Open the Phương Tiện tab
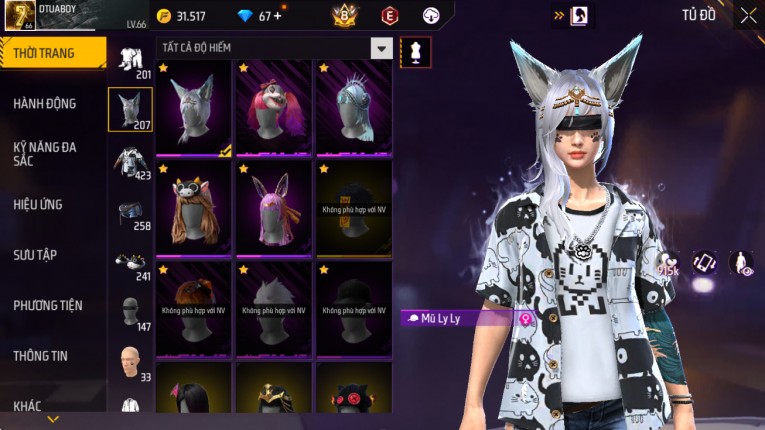The width and height of the screenshot is (765, 430). coord(48,305)
